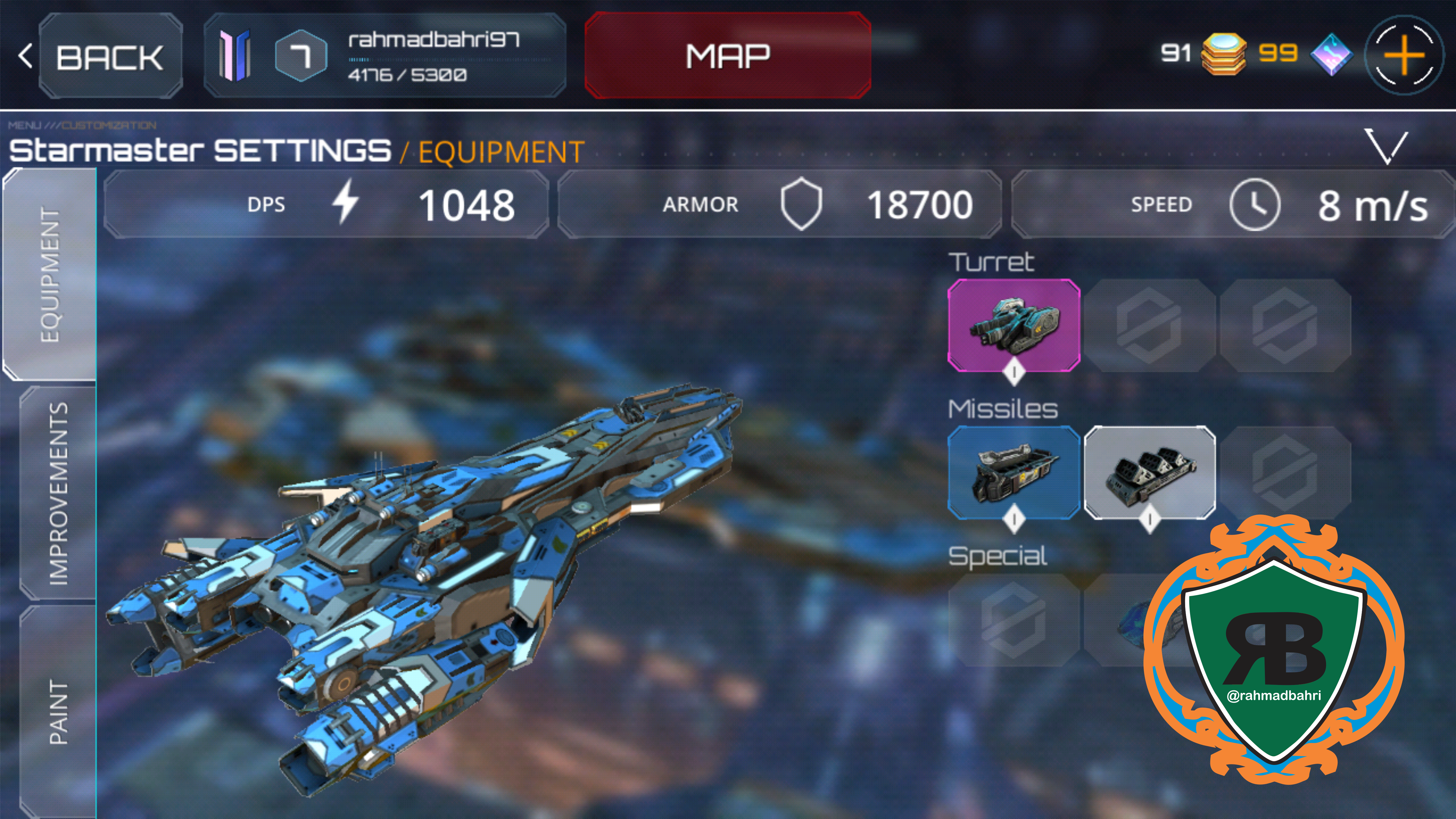Choose the blue missile launcher slot

(1013, 473)
